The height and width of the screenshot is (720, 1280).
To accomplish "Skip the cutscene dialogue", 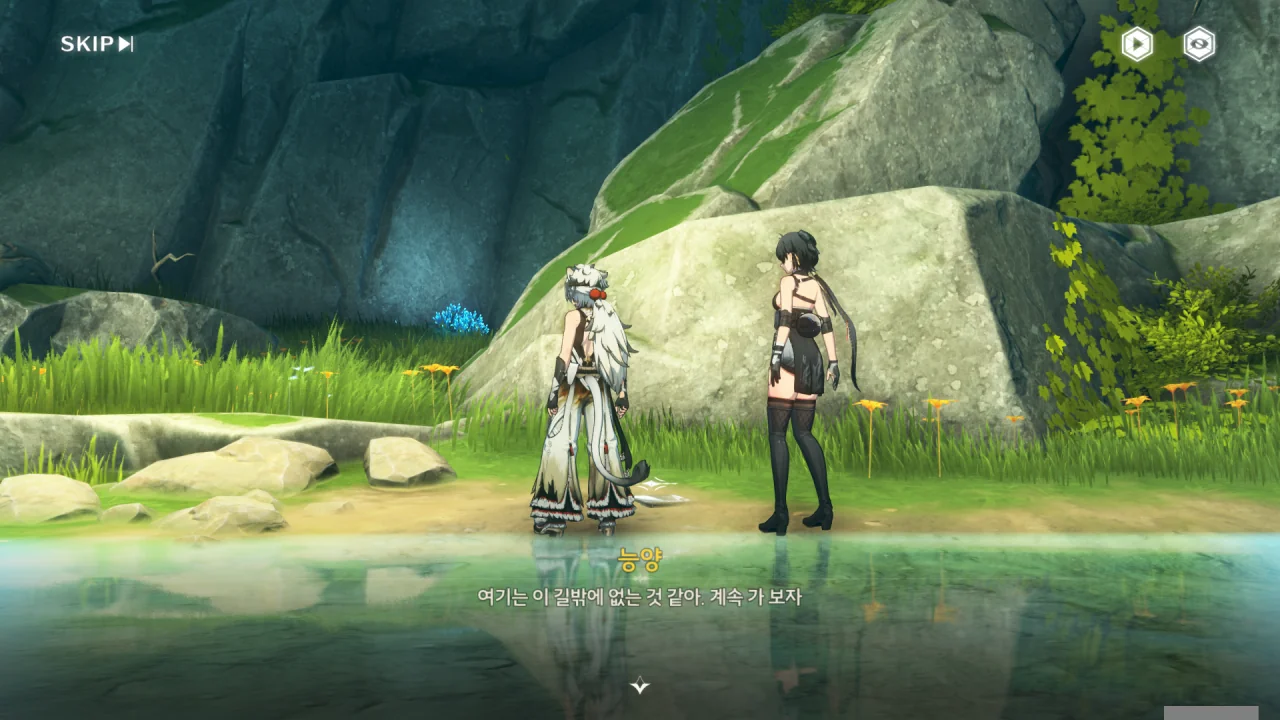I will point(96,44).
